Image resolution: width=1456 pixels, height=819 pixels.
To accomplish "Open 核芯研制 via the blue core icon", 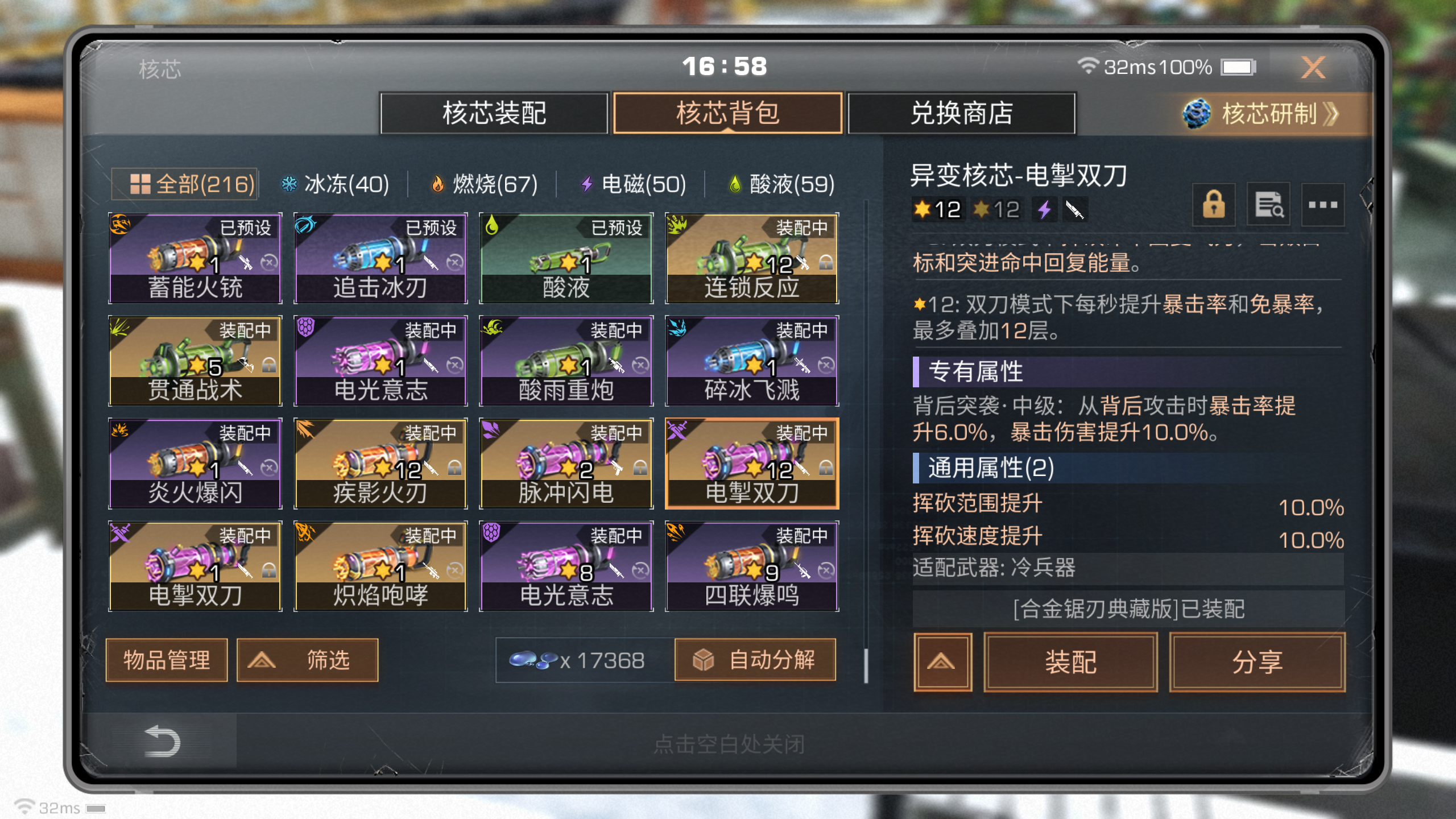I will tap(1197, 113).
